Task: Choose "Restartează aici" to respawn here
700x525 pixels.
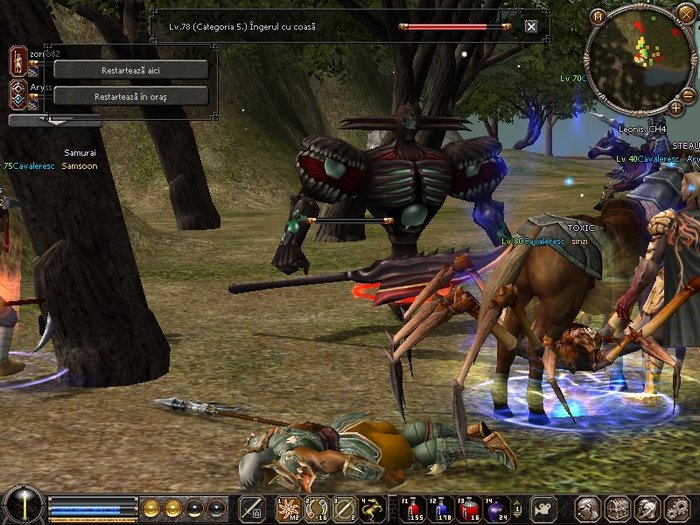Action: tap(130, 70)
